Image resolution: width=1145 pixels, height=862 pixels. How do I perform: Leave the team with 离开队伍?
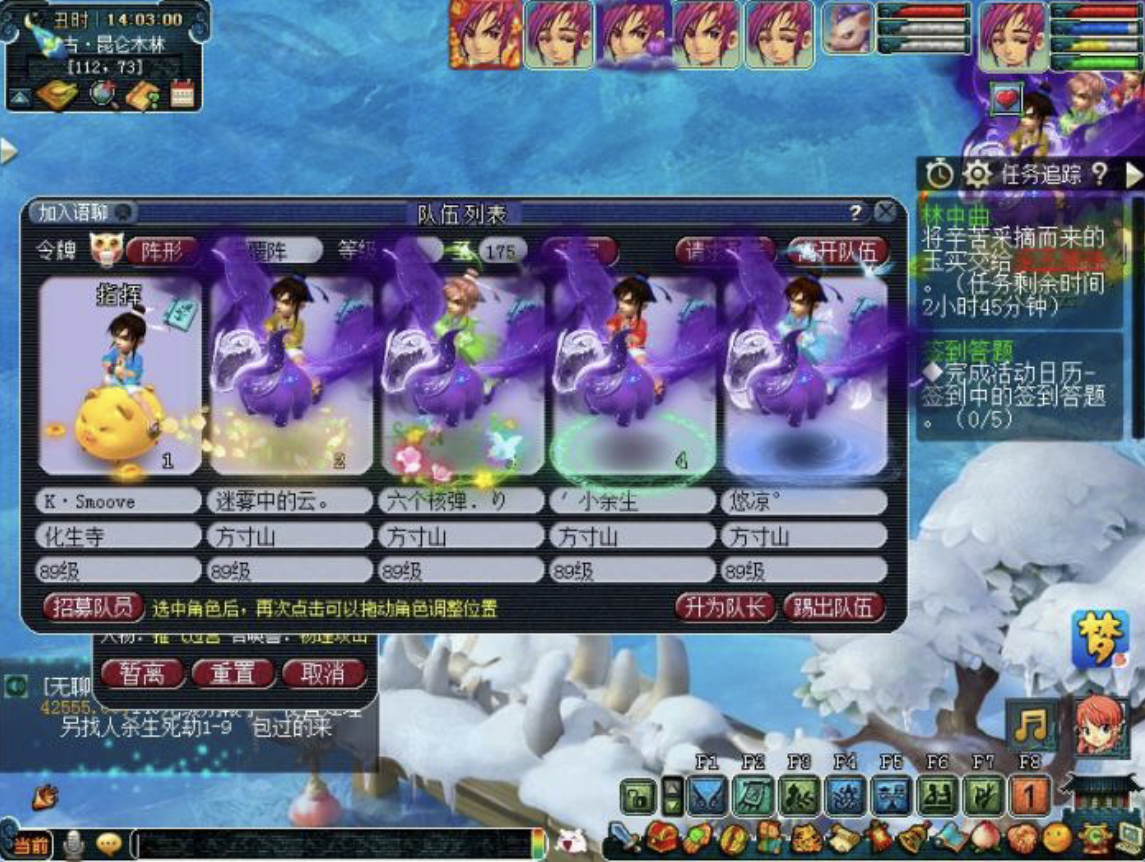(x=838, y=250)
